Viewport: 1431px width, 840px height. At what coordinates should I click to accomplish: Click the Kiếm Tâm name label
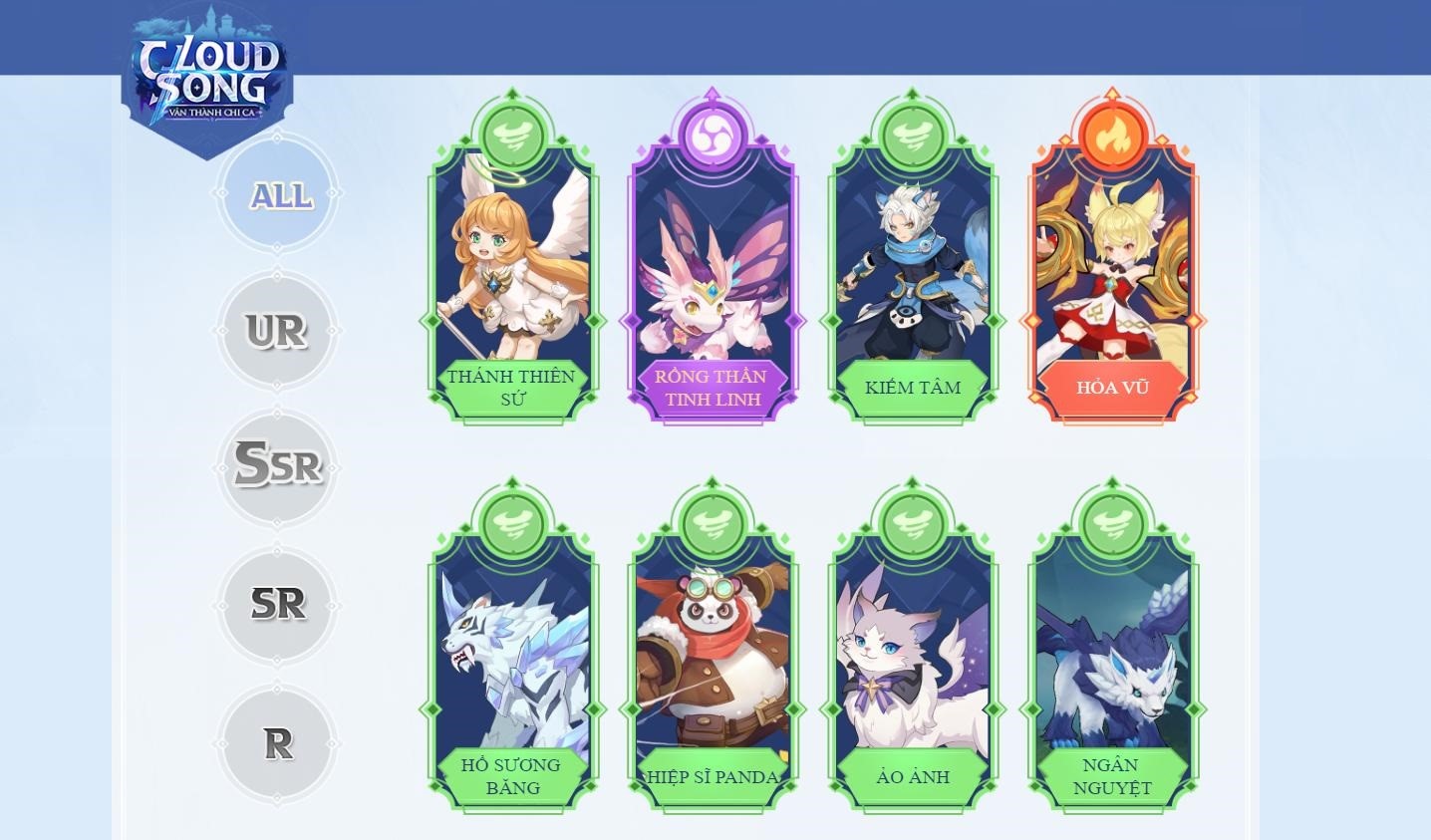pos(912,387)
